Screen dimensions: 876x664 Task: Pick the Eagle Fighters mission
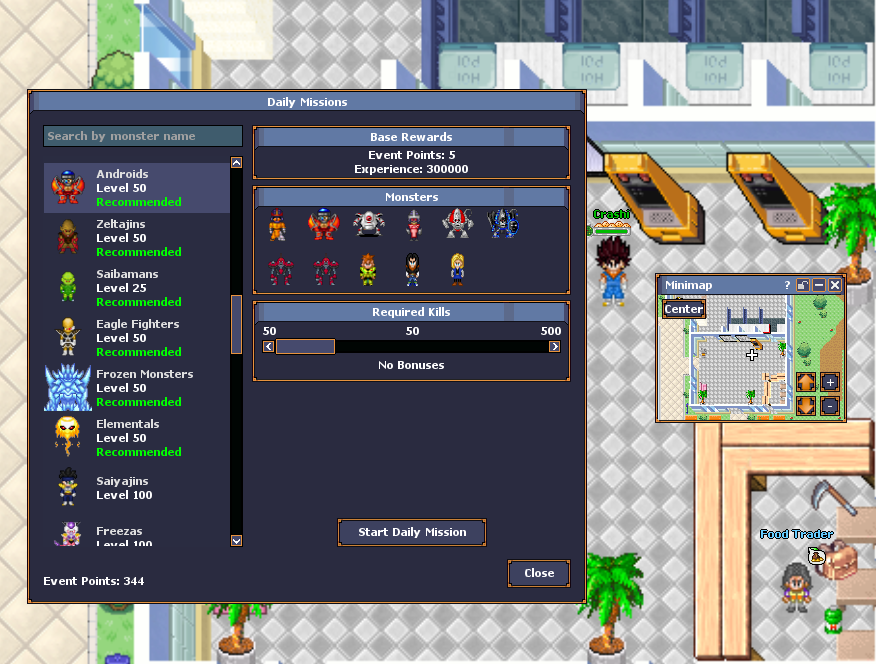click(x=136, y=338)
